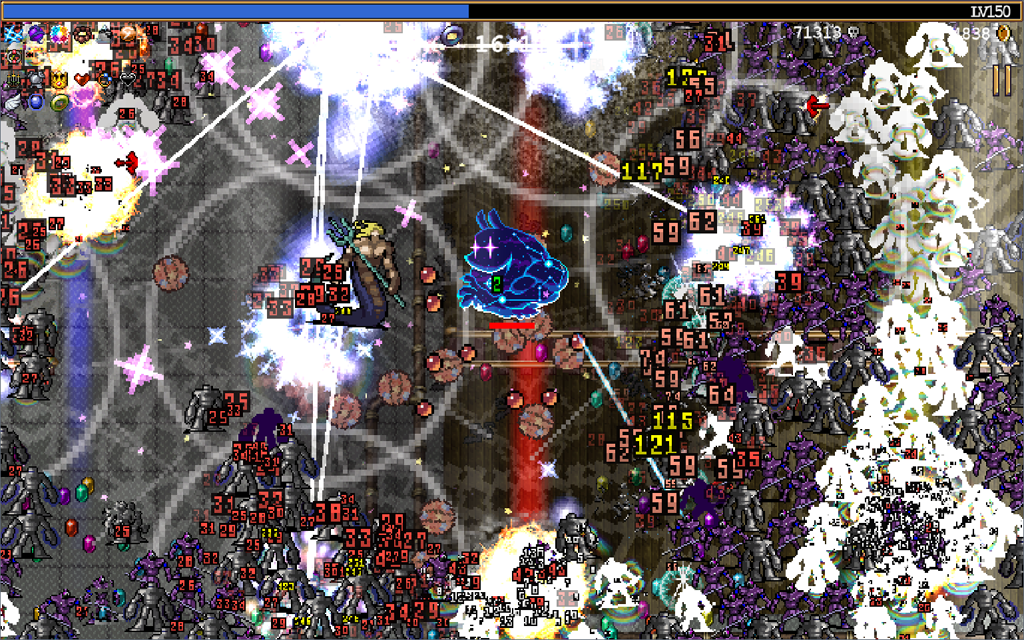Select the golden Crown passive item icon
Viewport: 1024px width, 640px height.
point(59,79)
